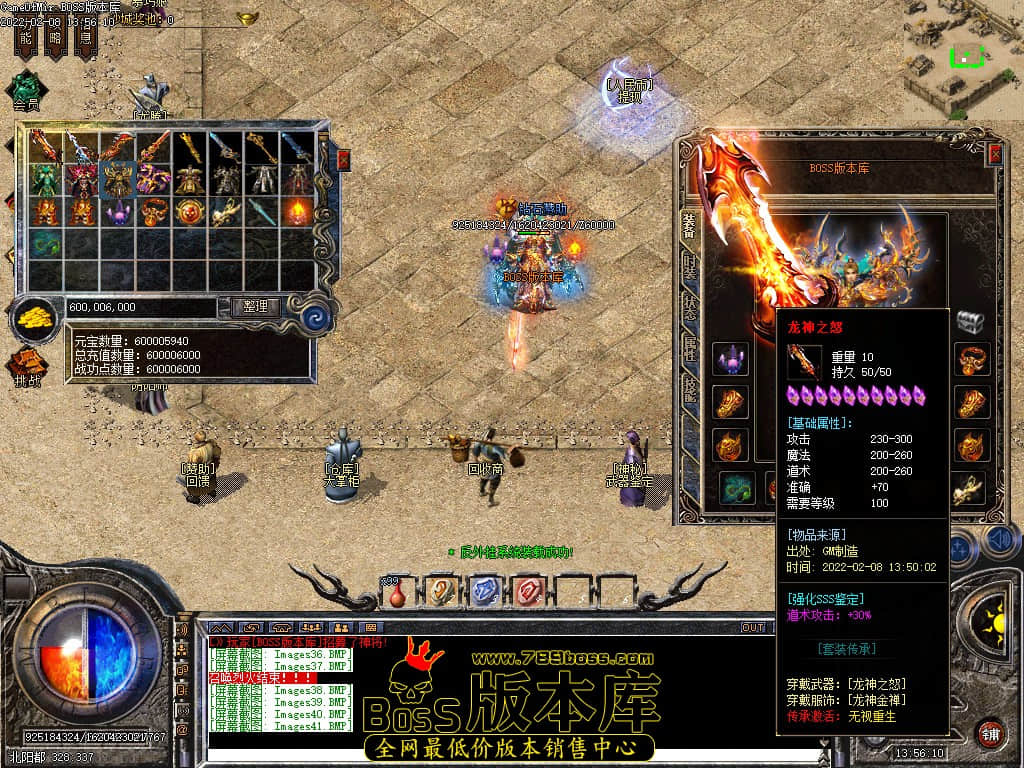Close the character equipment panel
The width and height of the screenshot is (1024, 768).
(995, 154)
